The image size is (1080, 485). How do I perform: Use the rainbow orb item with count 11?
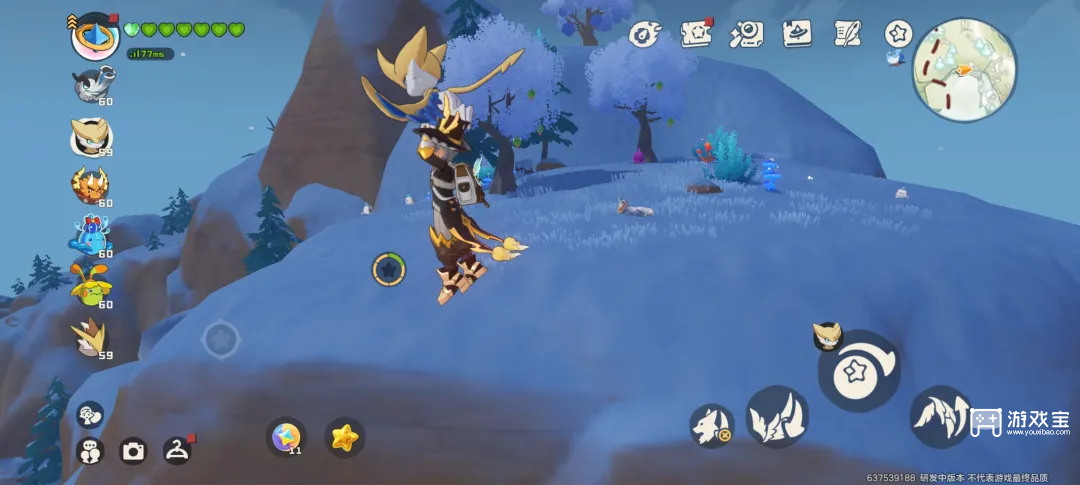tap(288, 437)
